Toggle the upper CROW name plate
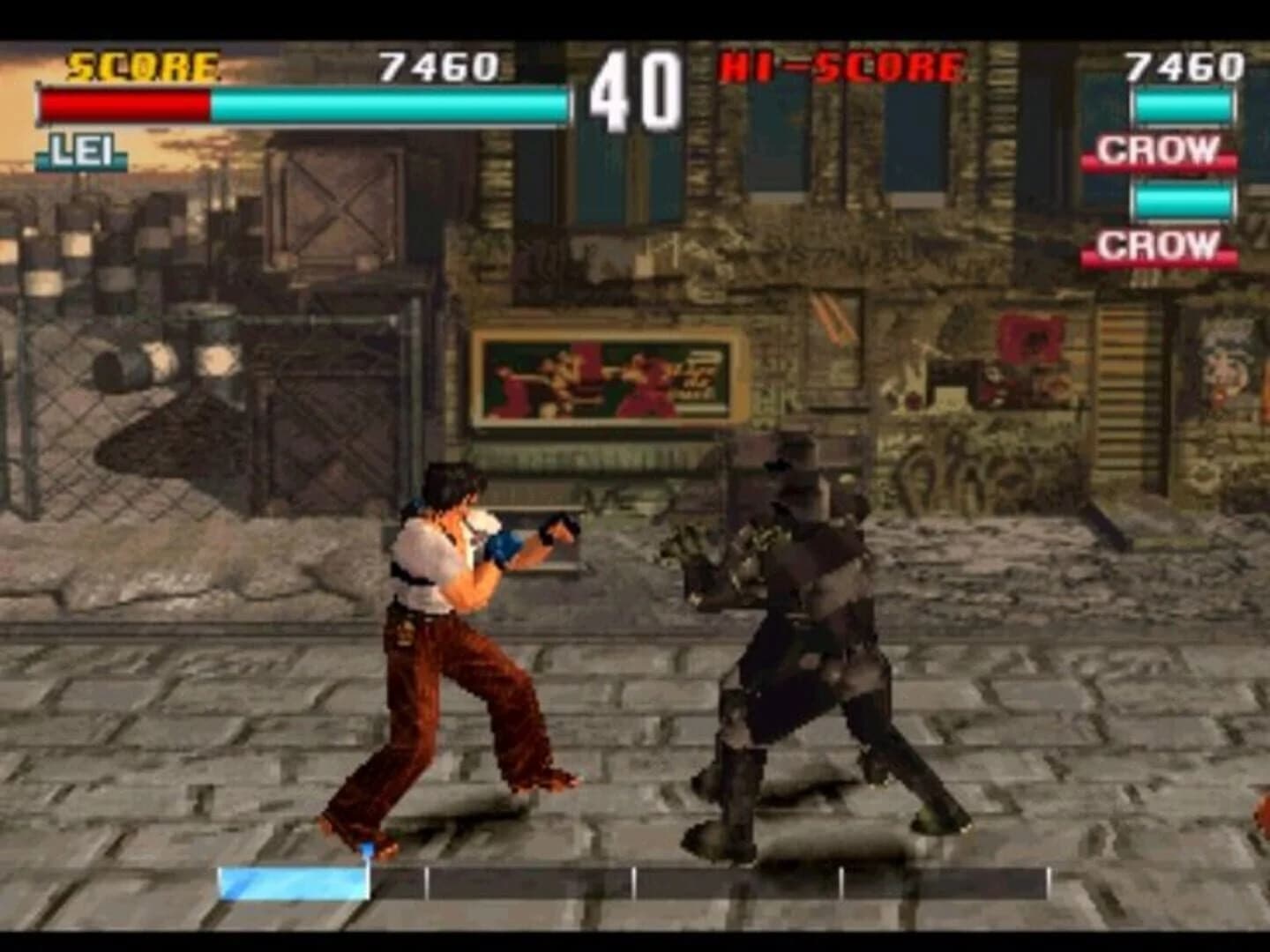The image size is (1270, 952). coord(1157,152)
